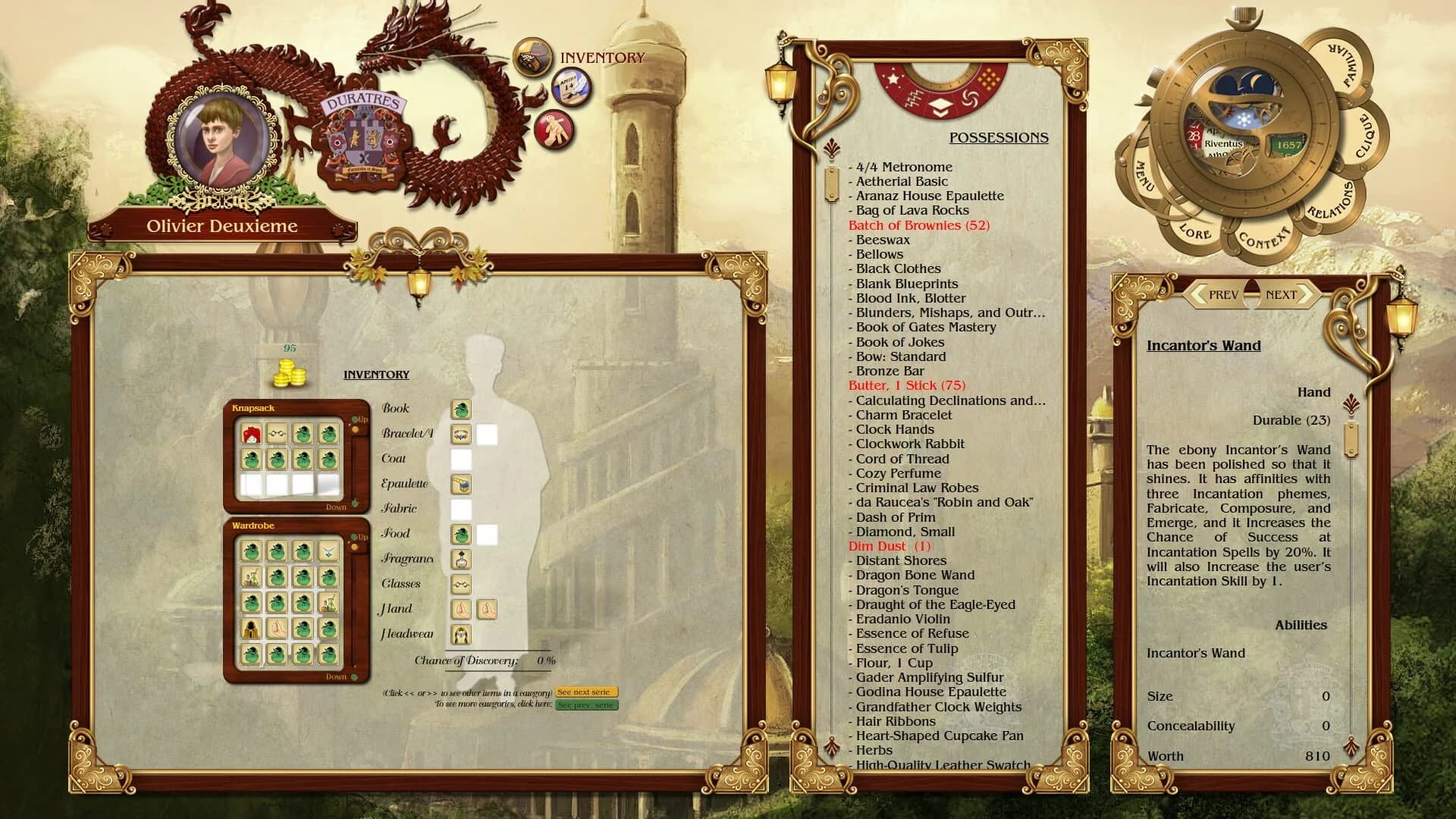Select the red doll familiar icon
Image resolution: width=1456 pixels, height=819 pixels.
click(x=552, y=127)
